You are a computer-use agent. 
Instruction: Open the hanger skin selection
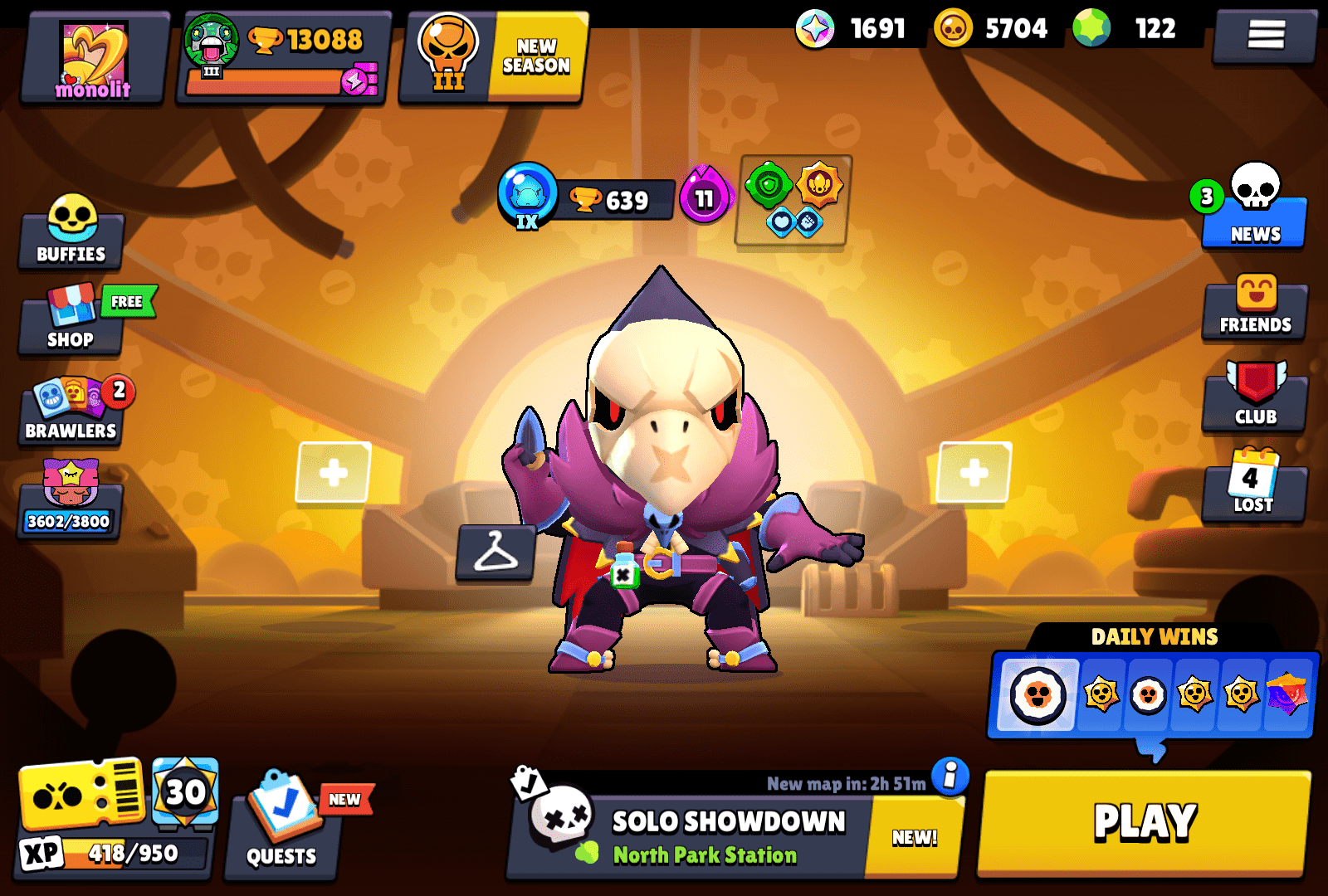pyautogui.click(x=495, y=552)
